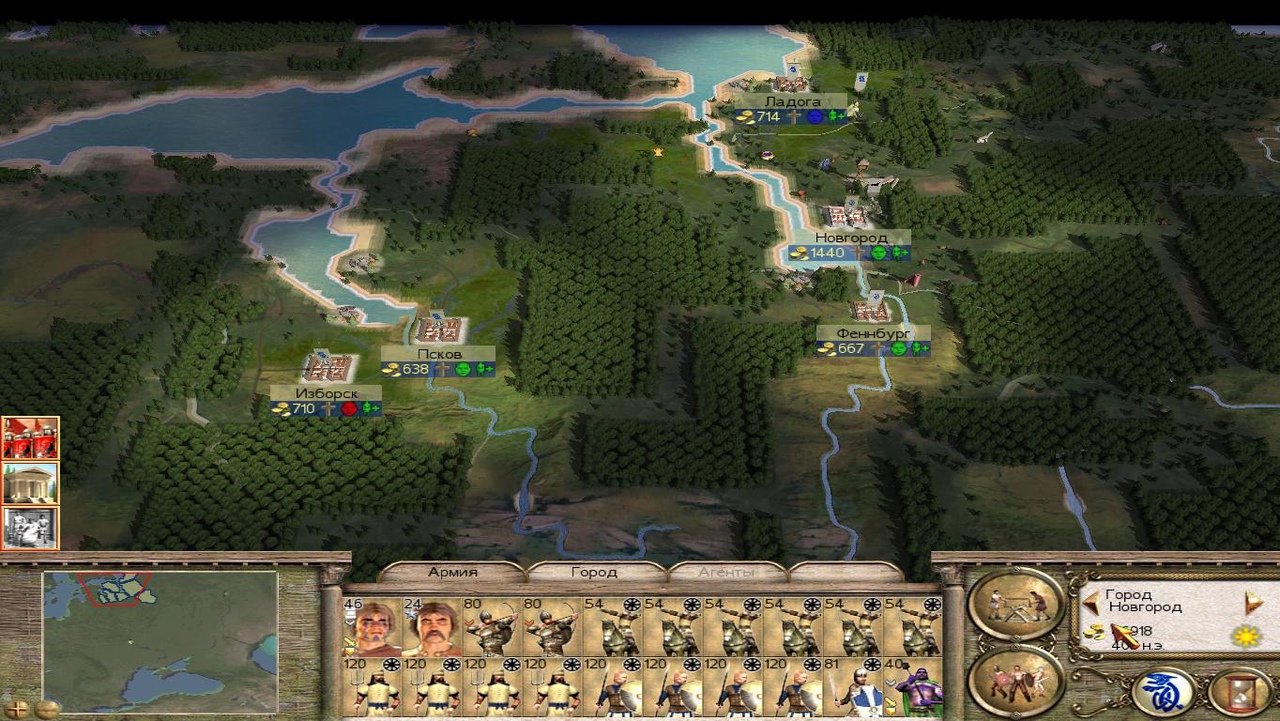Go to the previous settlement using the left arrow
The height and width of the screenshot is (721, 1280).
coord(1091,601)
